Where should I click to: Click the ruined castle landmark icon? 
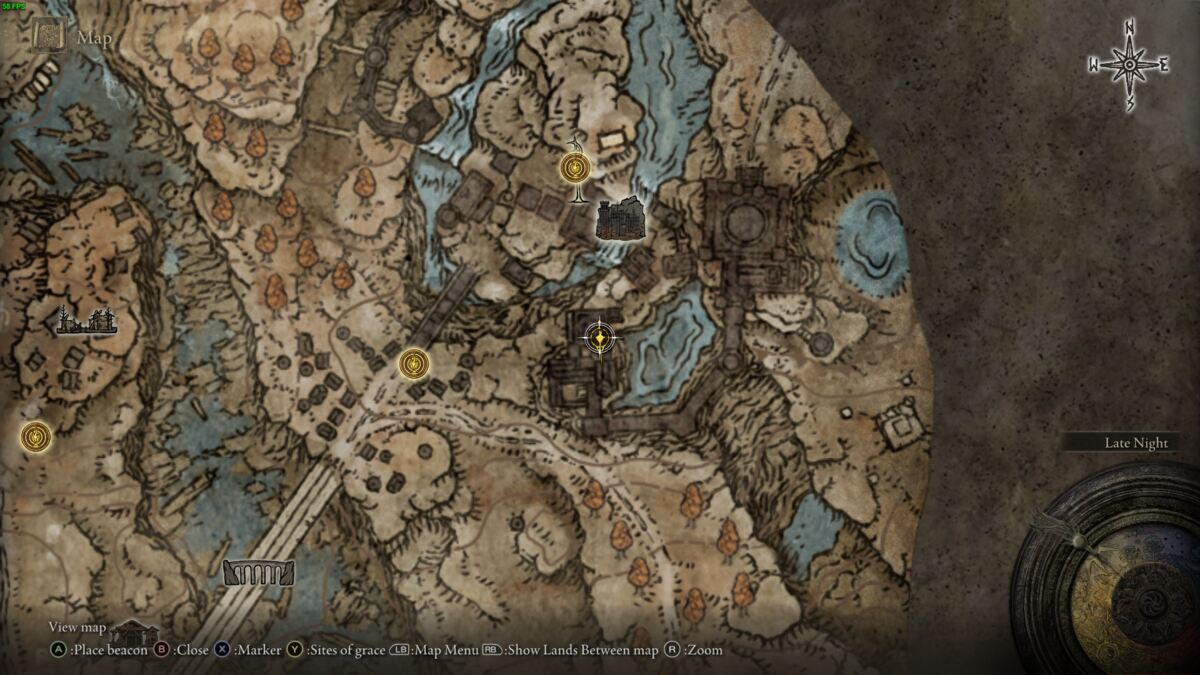pyautogui.click(x=620, y=218)
